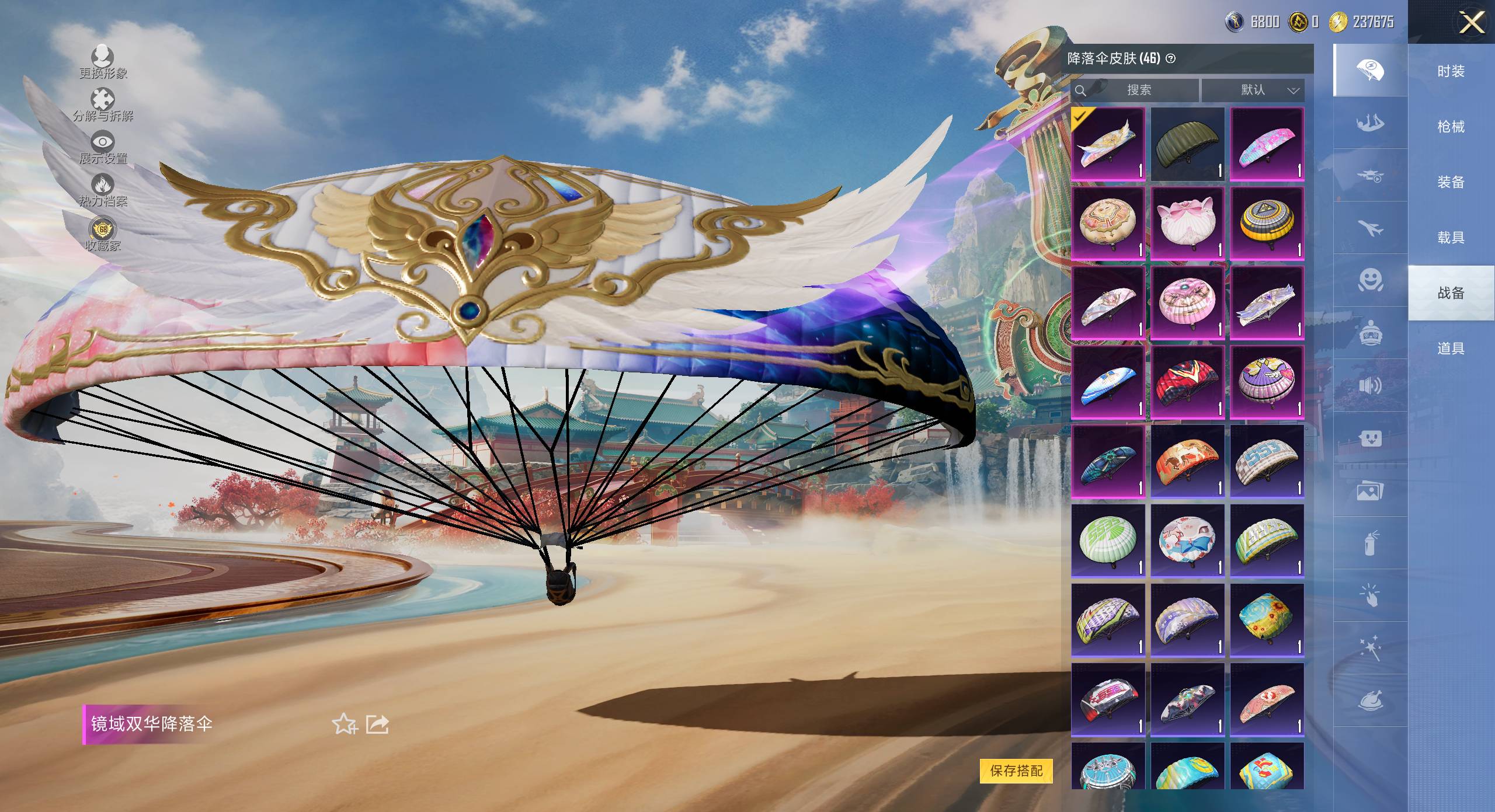Open 分解与拆解 dismantle option

(x=103, y=104)
